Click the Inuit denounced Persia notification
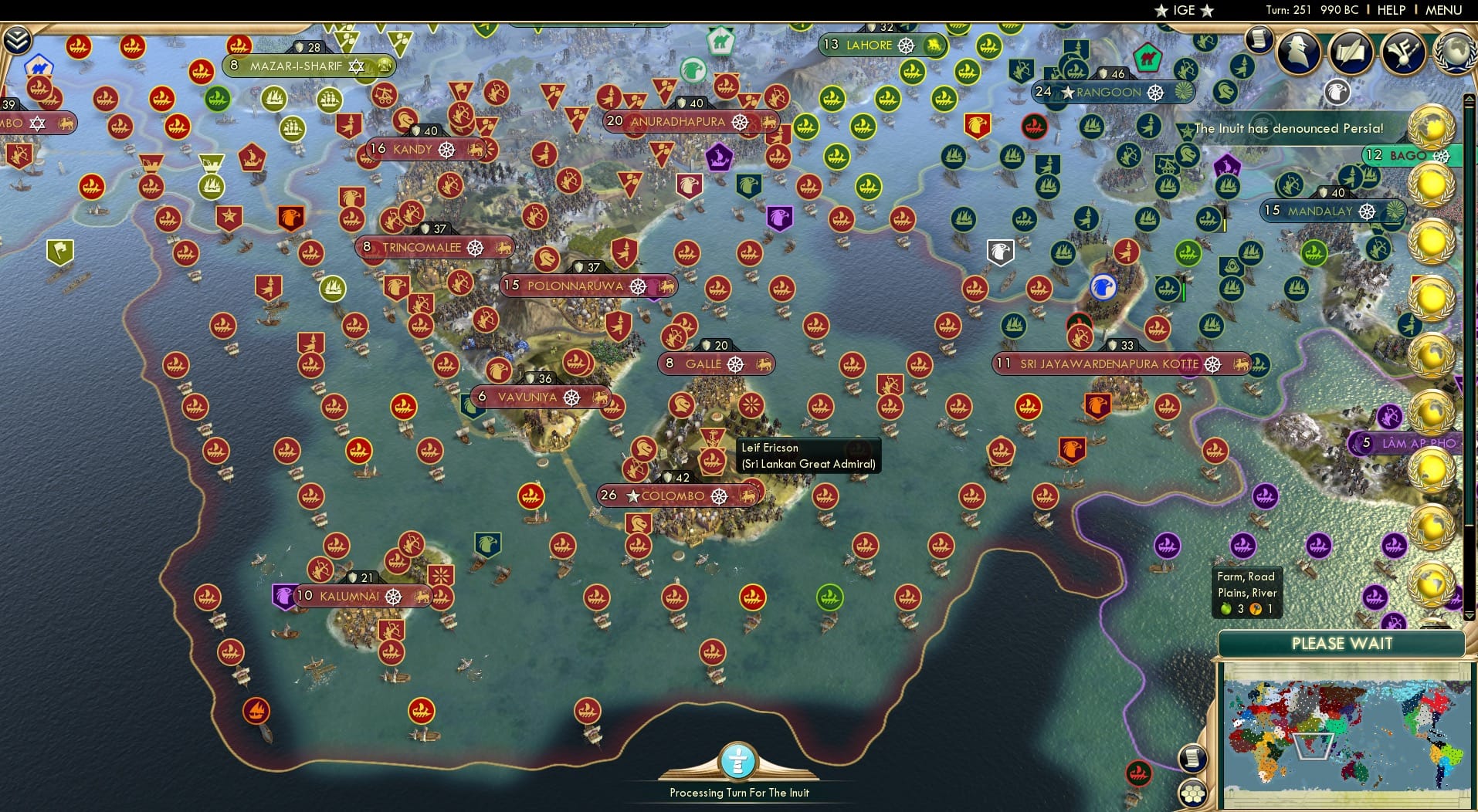Viewport: 1478px width, 812px height. [x=1288, y=129]
